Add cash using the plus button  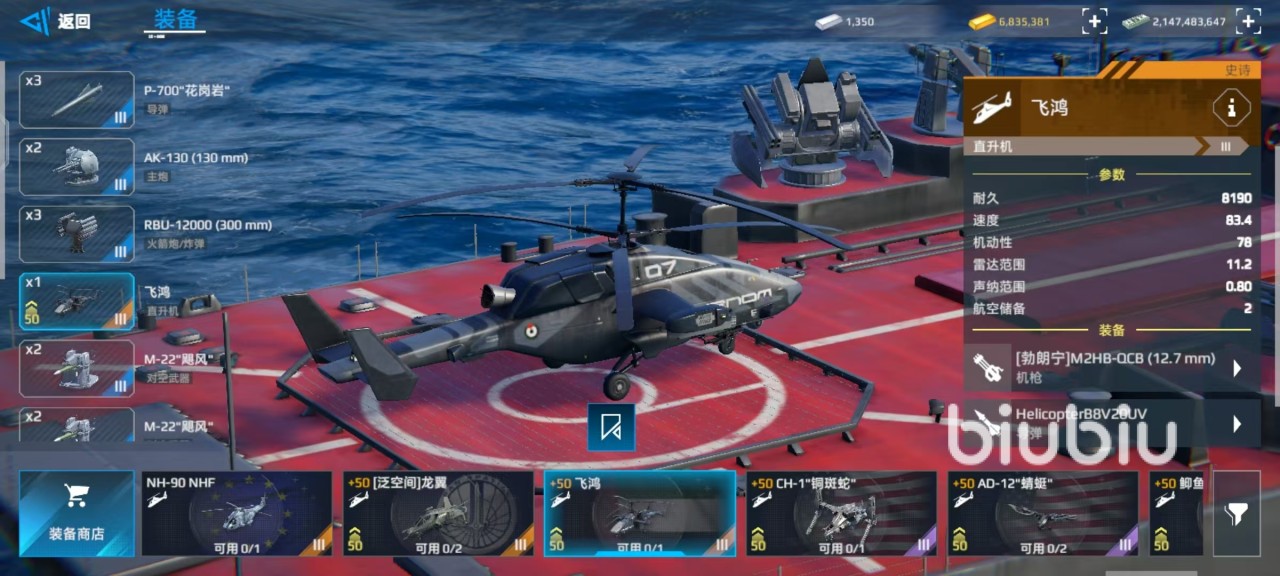click(1247, 21)
